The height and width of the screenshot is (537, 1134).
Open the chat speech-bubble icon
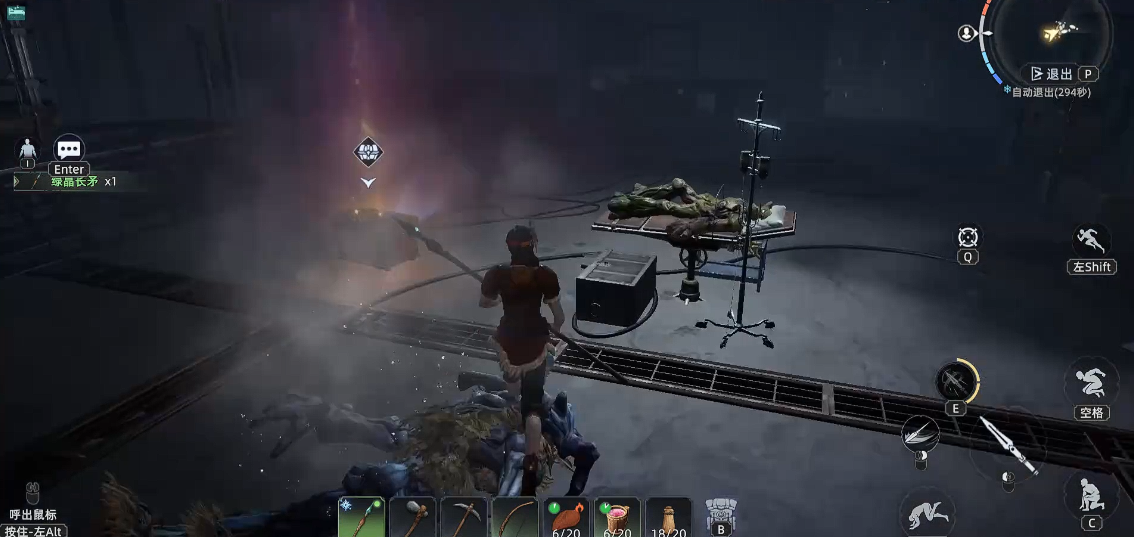(x=68, y=149)
